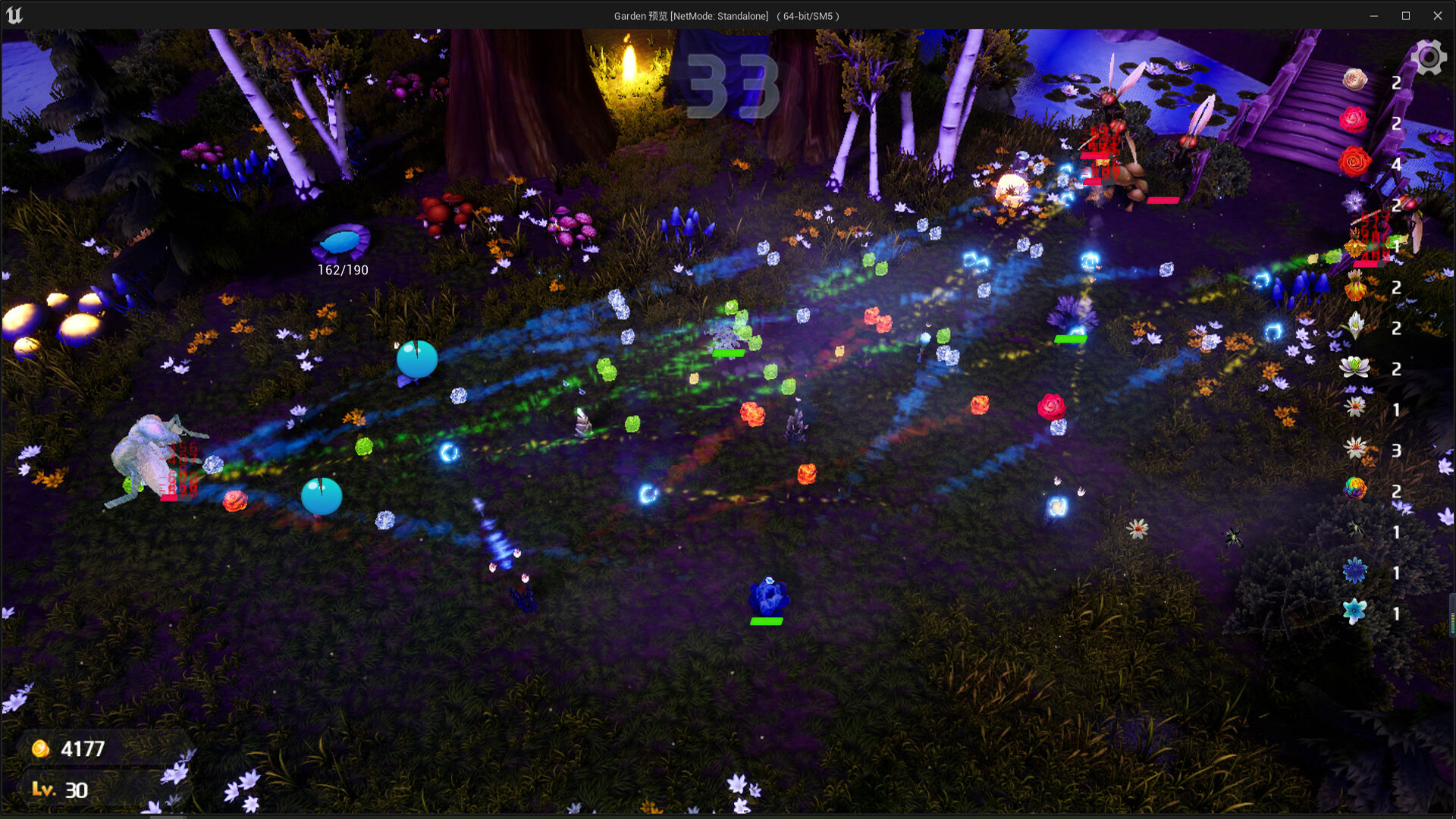The height and width of the screenshot is (819, 1456).
Task: Select the pink rose with count 2
Action: [1353, 120]
